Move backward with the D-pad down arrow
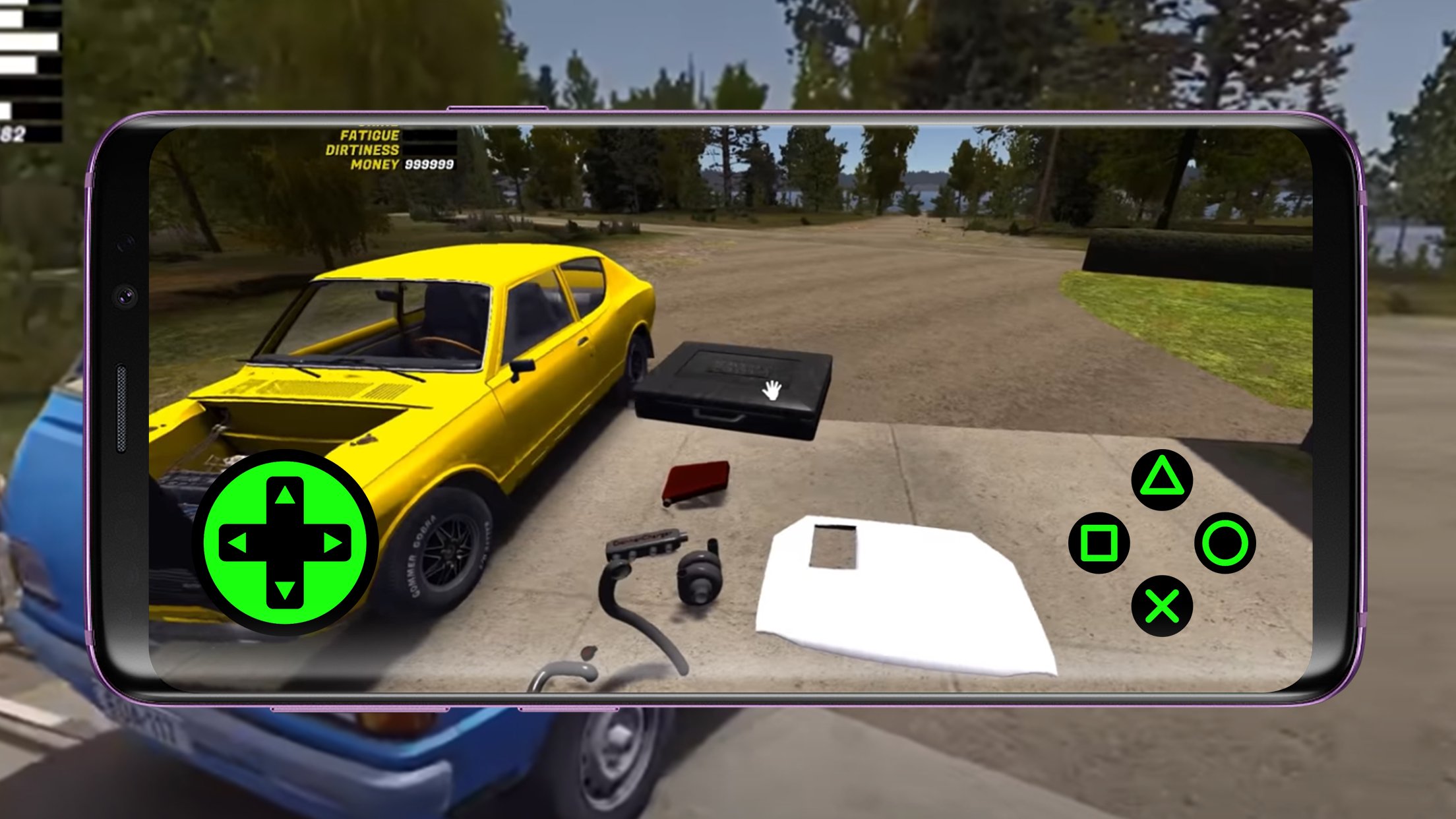Viewport: 1456px width, 819px height. (285, 589)
